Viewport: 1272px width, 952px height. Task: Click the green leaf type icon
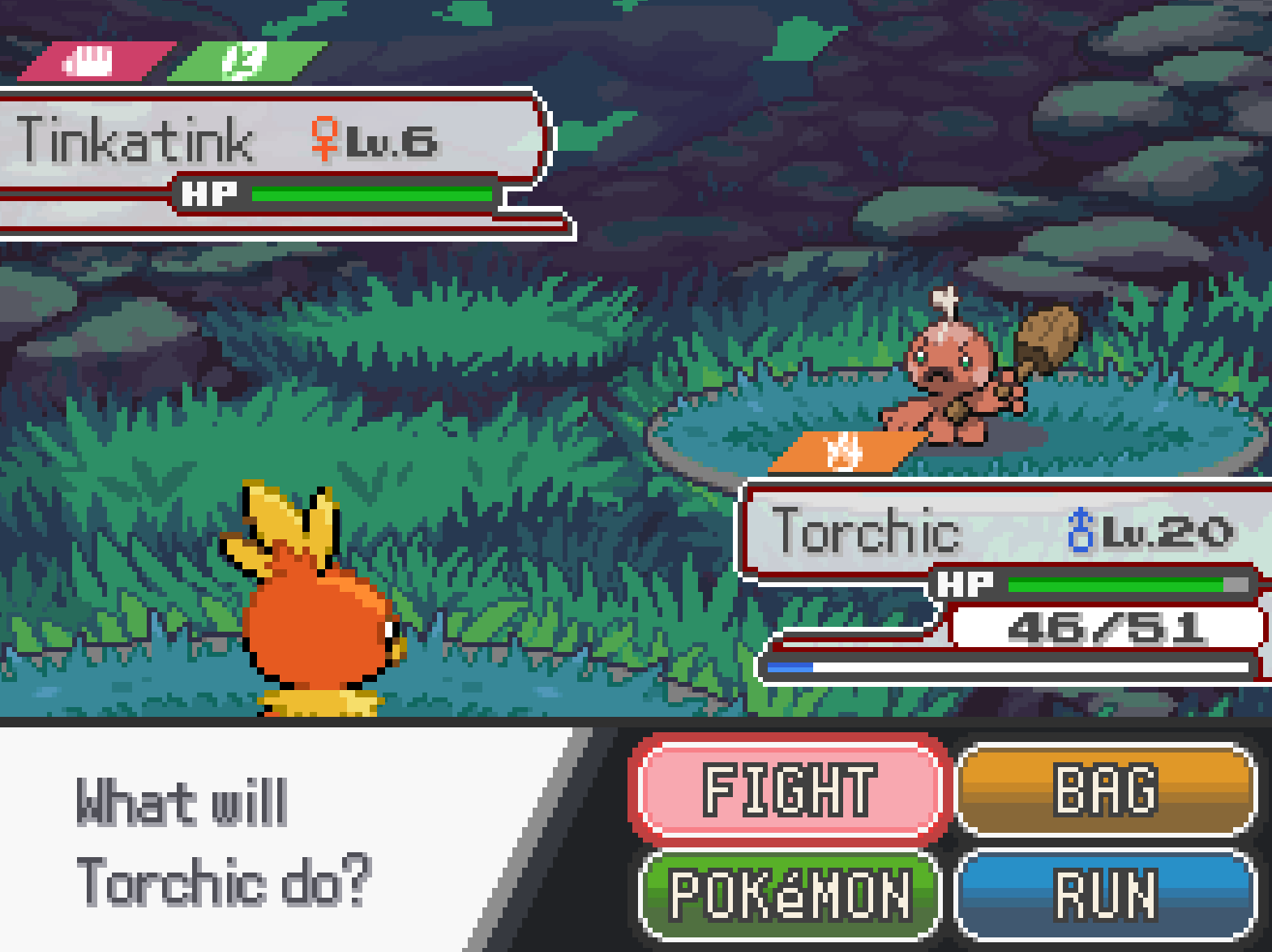pyautogui.click(x=246, y=62)
